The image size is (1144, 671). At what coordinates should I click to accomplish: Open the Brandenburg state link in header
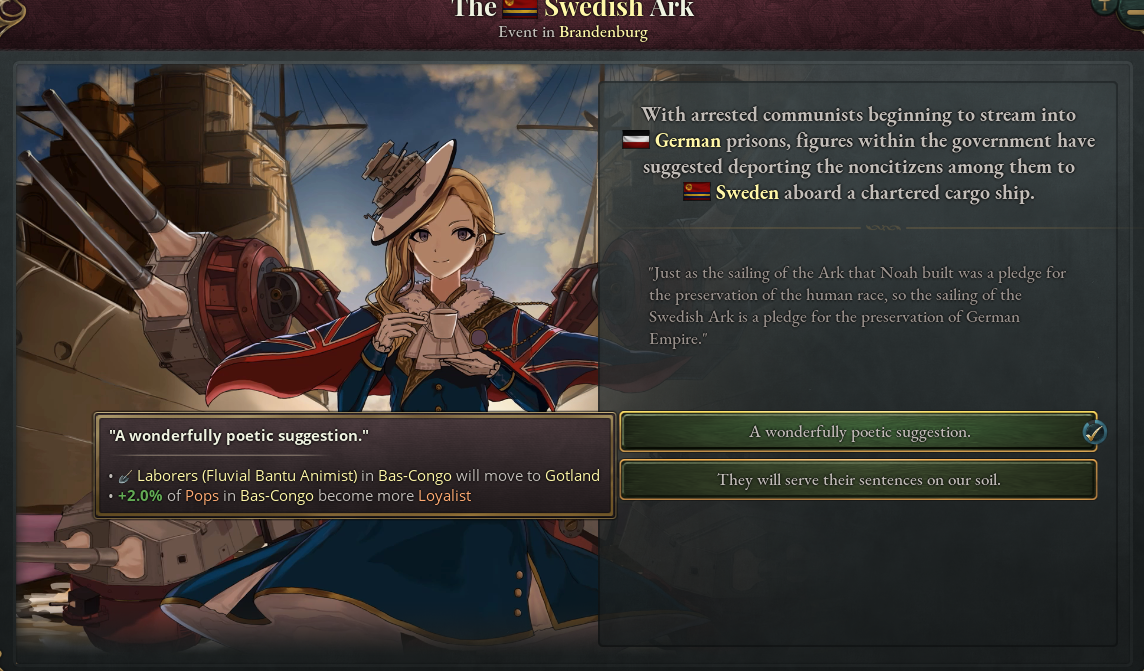click(x=603, y=32)
